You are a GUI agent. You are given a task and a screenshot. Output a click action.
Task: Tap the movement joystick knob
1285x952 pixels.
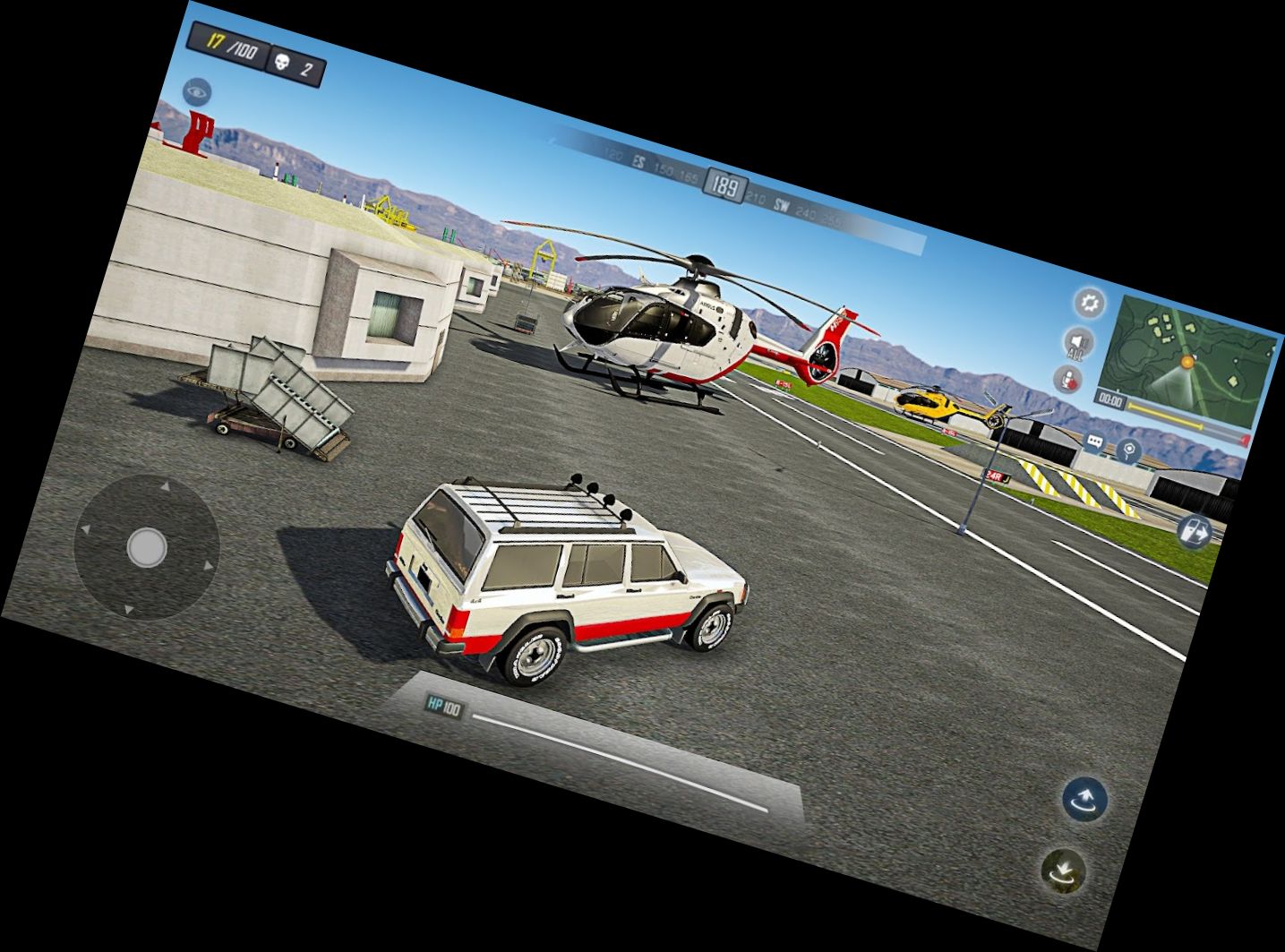click(x=147, y=545)
